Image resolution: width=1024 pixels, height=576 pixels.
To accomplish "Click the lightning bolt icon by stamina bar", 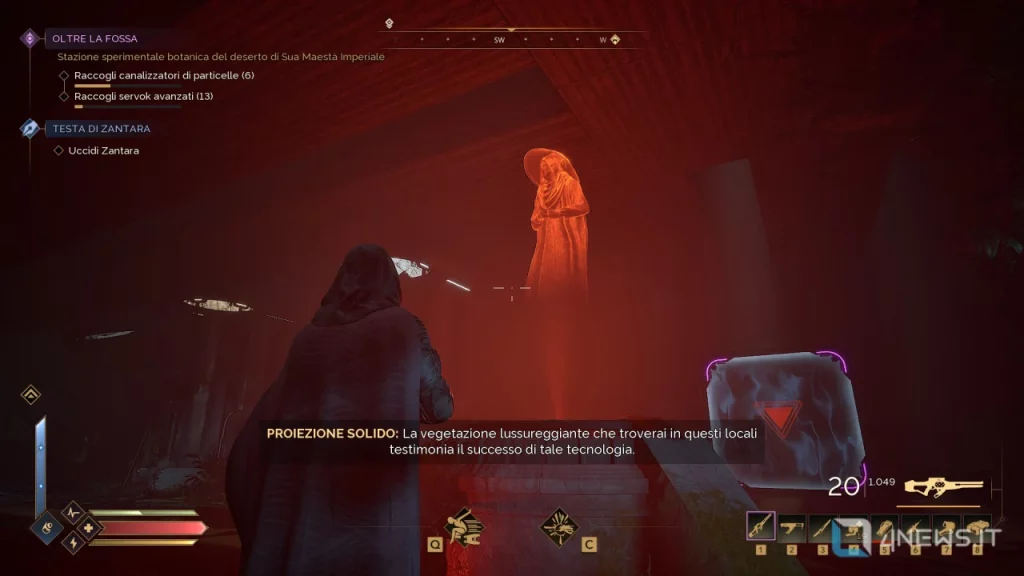I will [x=72, y=543].
